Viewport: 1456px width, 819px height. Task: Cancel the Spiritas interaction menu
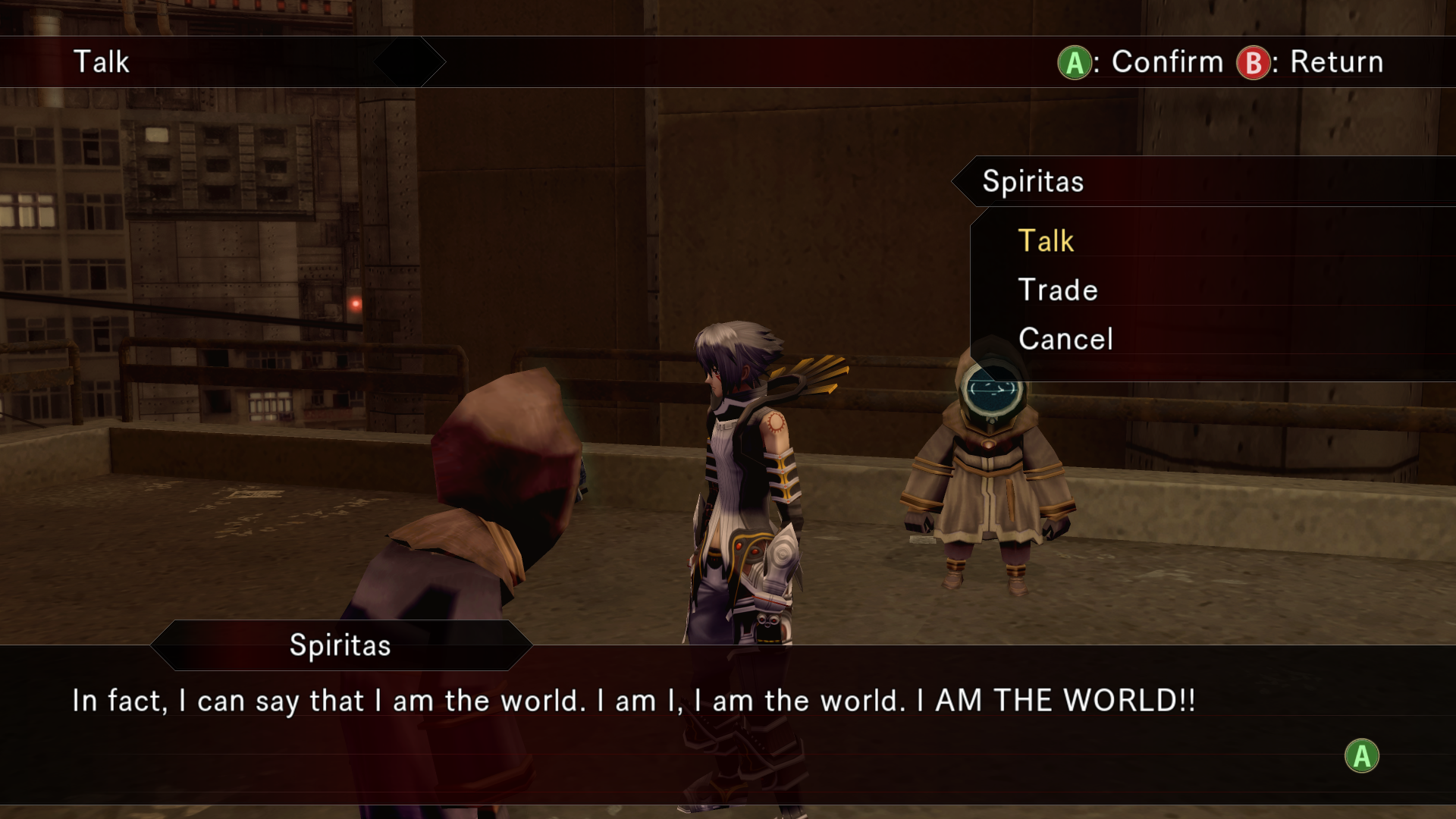pos(1065,339)
